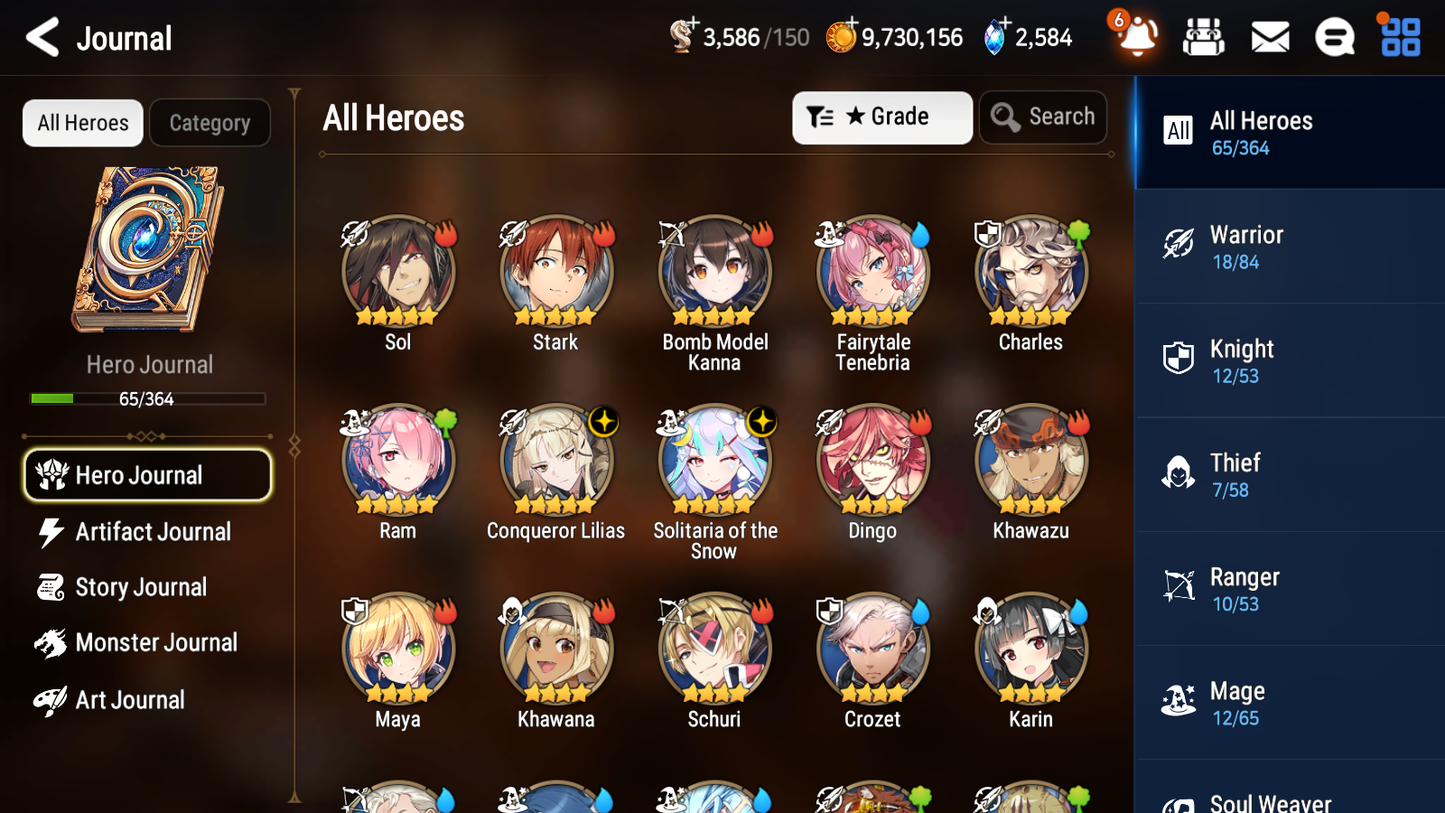Select the Ranger class filter
The height and width of the screenshot is (813, 1445).
(1288, 588)
